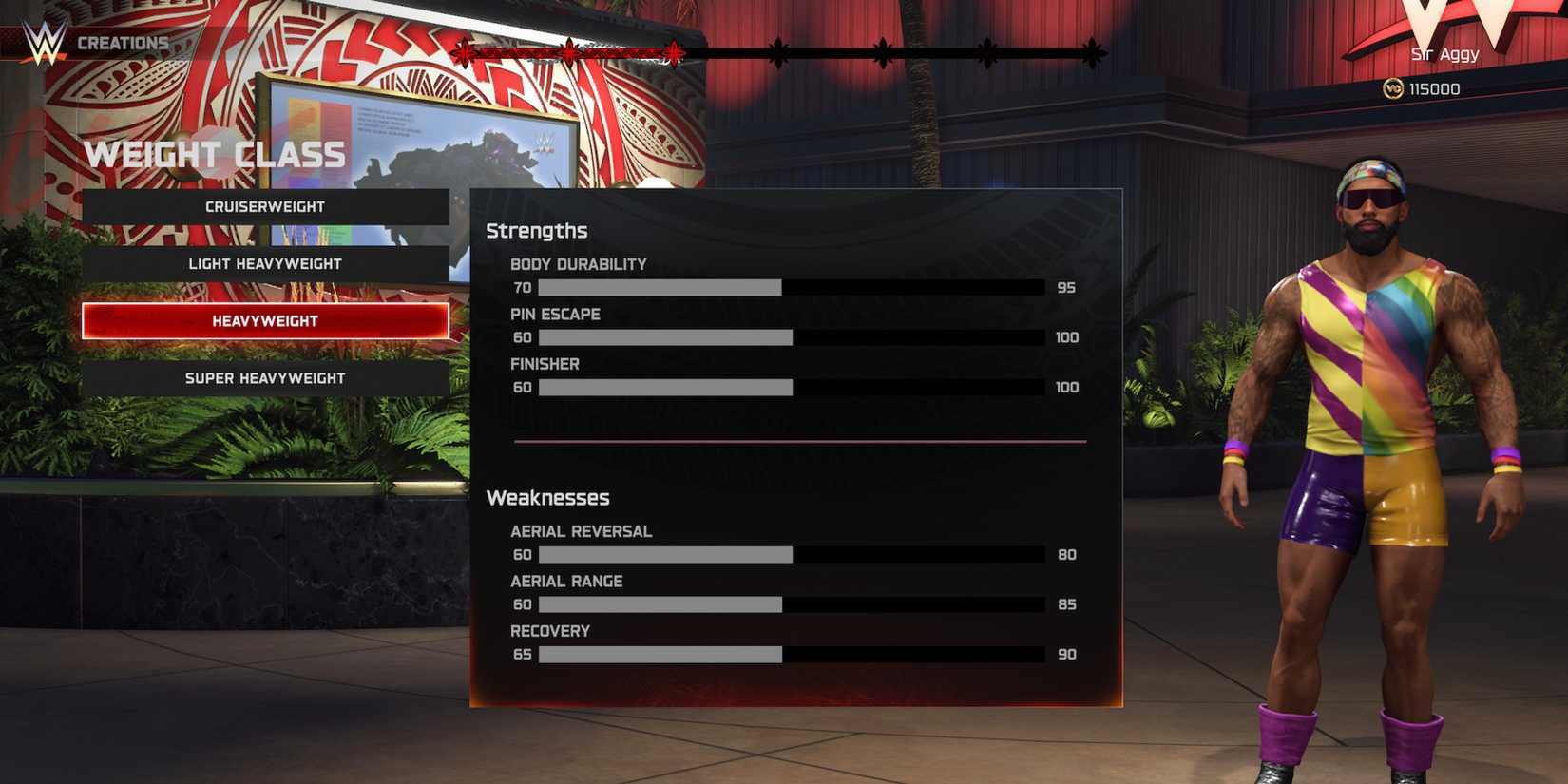The width and height of the screenshot is (1568, 784).
Task: Click the Weaknesses section heading
Action: [548, 497]
